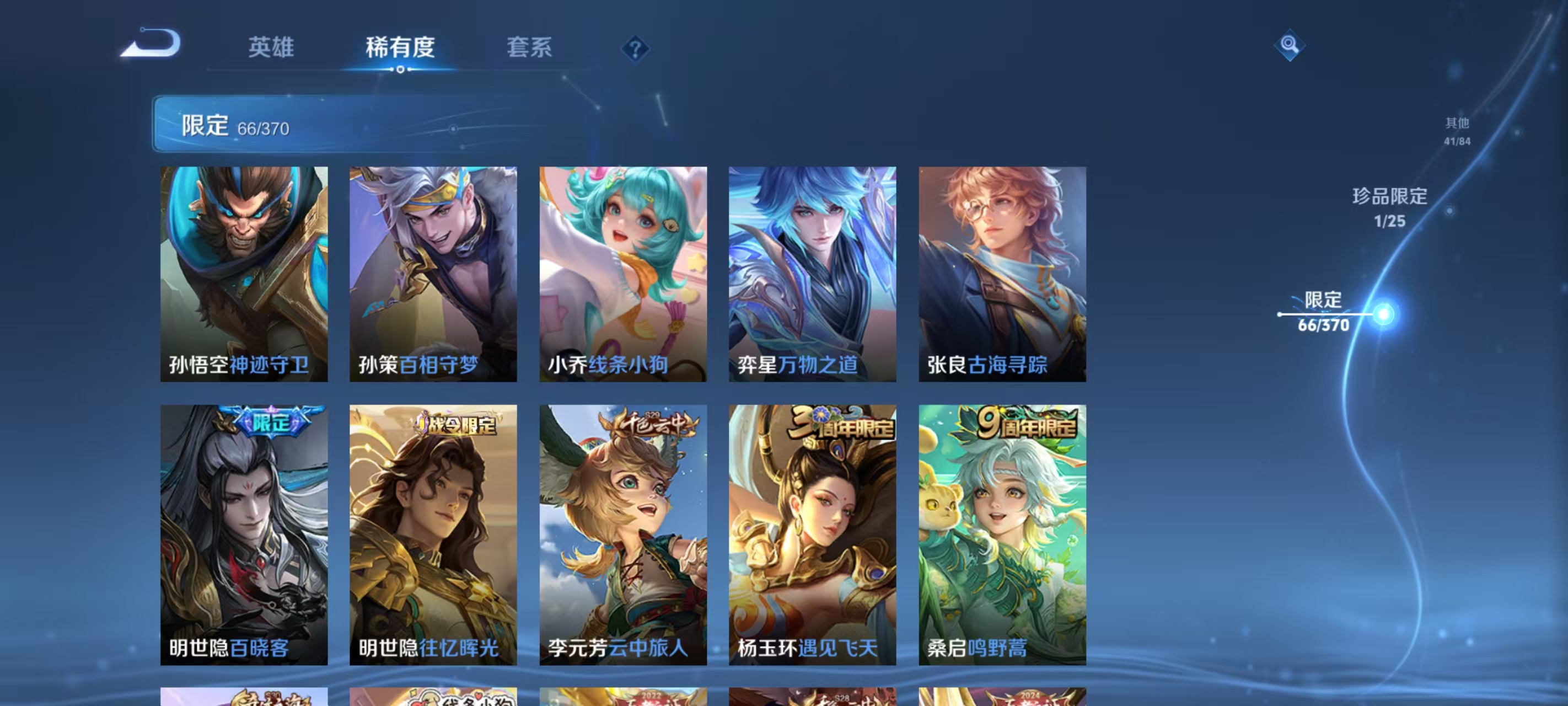Jump to the 其他 41/84 category node
The width and height of the screenshot is (1568, 706).
point(1458,130)
